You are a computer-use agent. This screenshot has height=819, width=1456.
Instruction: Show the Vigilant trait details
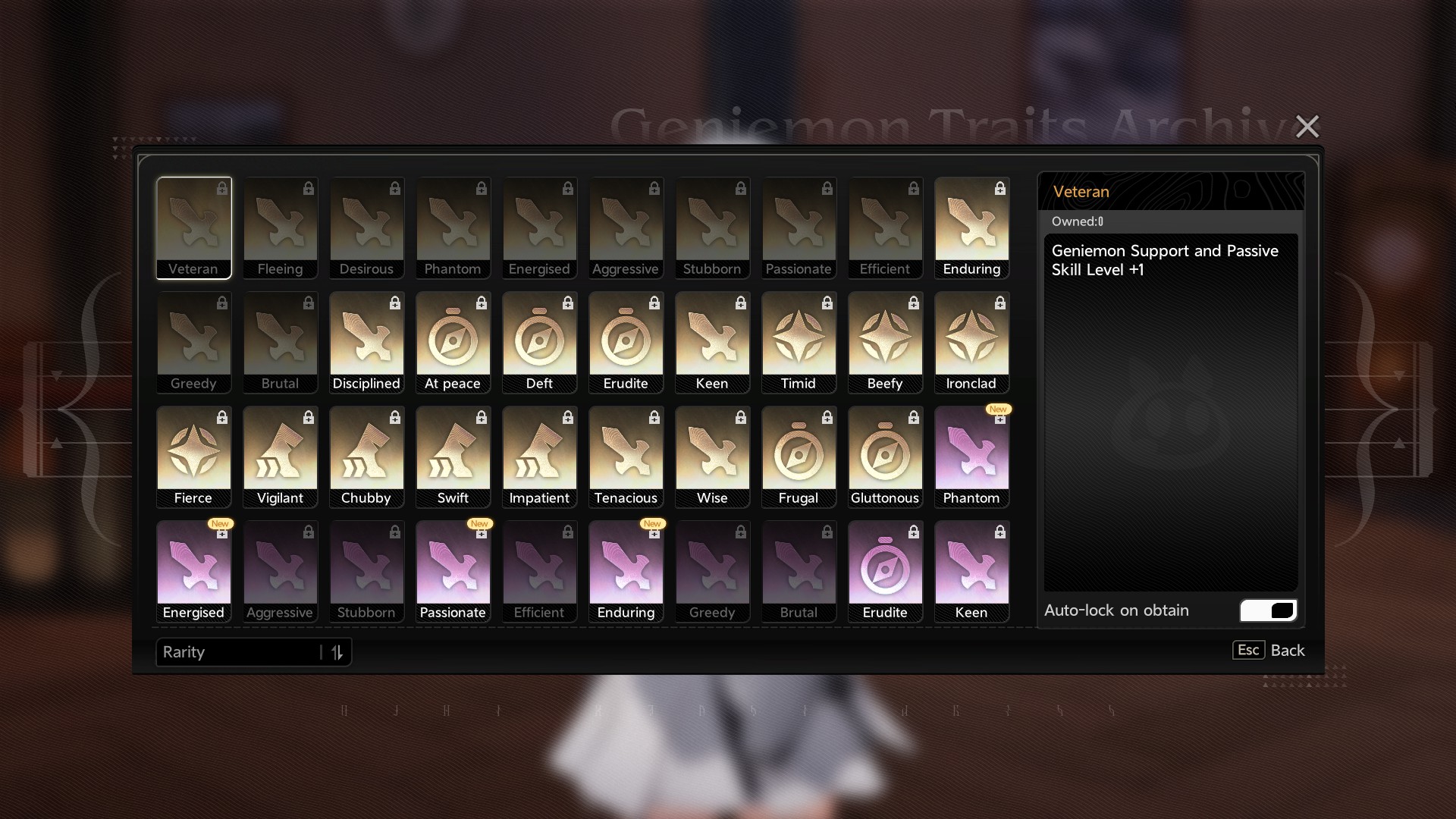(281, 457)
